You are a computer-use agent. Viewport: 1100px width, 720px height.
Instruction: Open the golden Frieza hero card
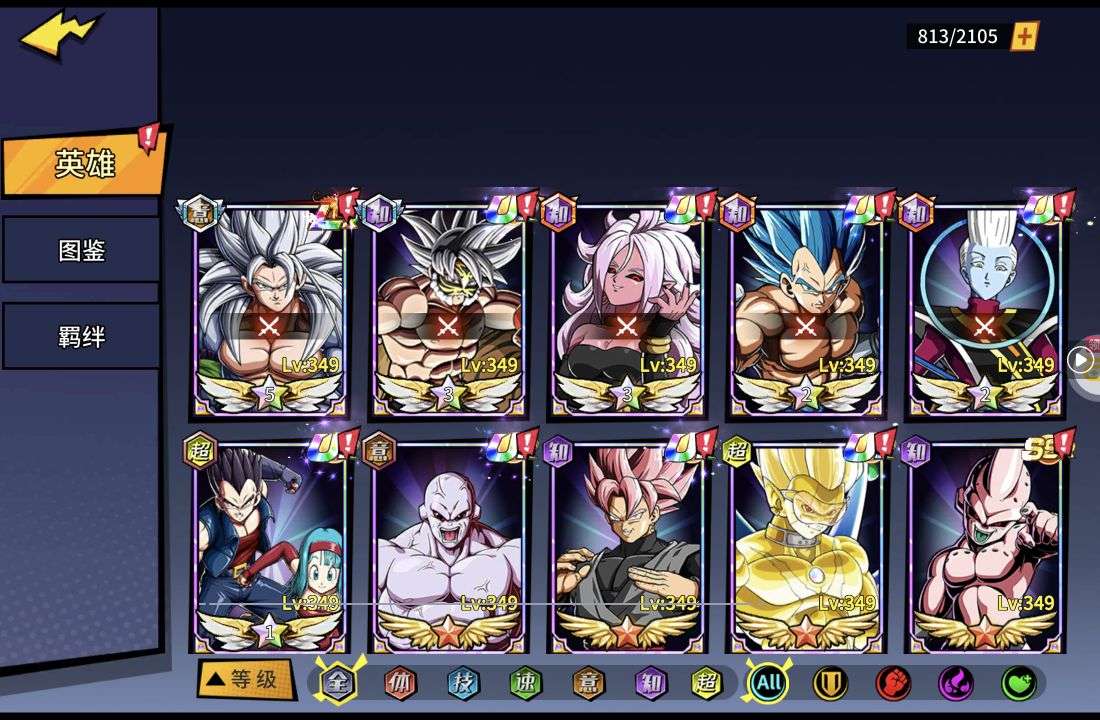807,547
